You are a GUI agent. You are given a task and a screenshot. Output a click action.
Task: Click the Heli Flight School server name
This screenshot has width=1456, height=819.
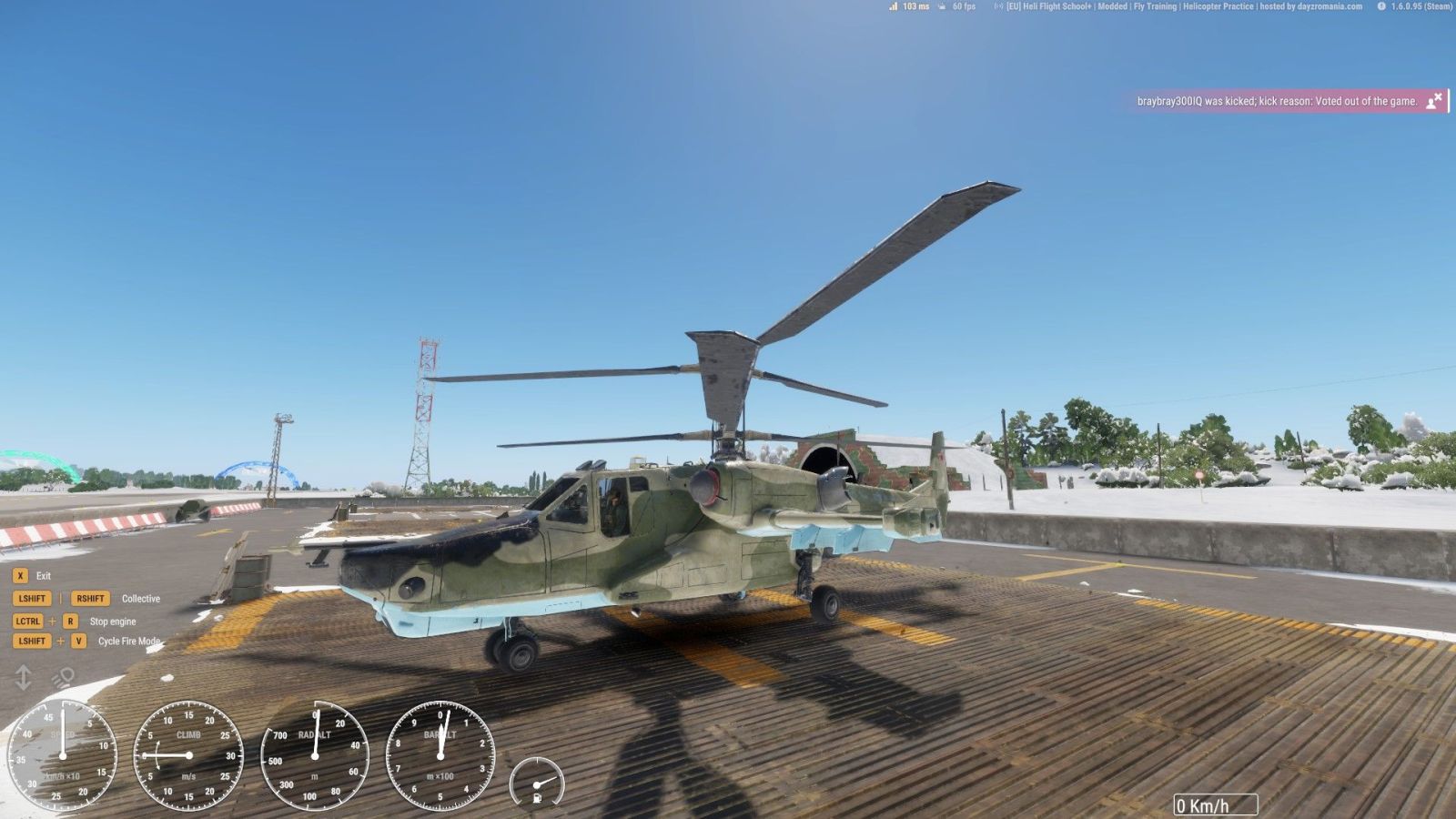pyautogui.click(x=1183, y=6)
